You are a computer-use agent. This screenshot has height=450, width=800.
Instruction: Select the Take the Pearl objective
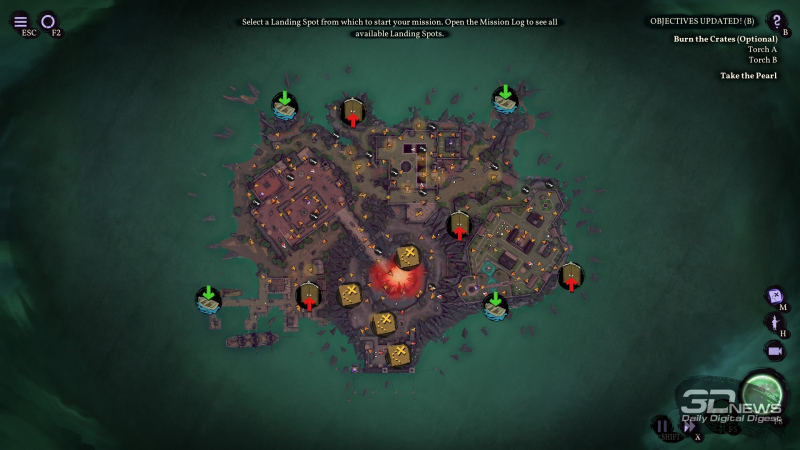pyautogui.click(x=748, y=75)
